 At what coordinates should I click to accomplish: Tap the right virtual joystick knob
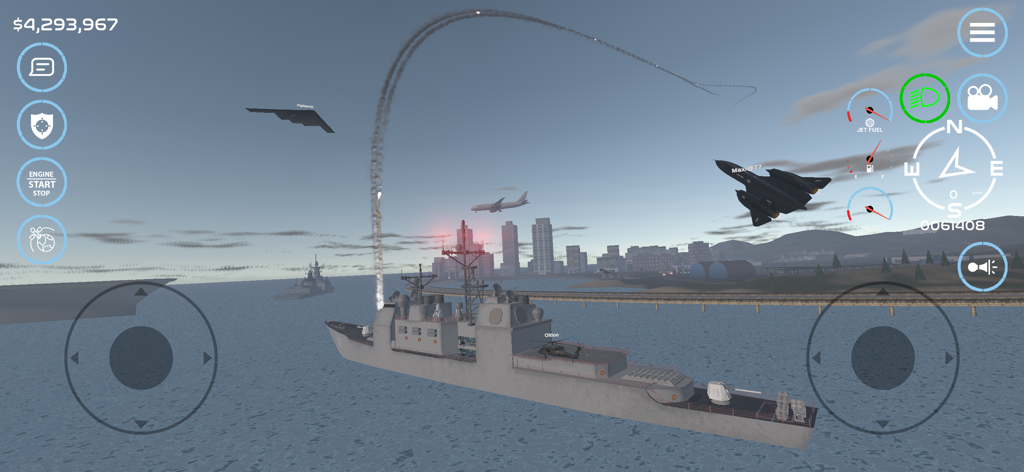[883, 358]
